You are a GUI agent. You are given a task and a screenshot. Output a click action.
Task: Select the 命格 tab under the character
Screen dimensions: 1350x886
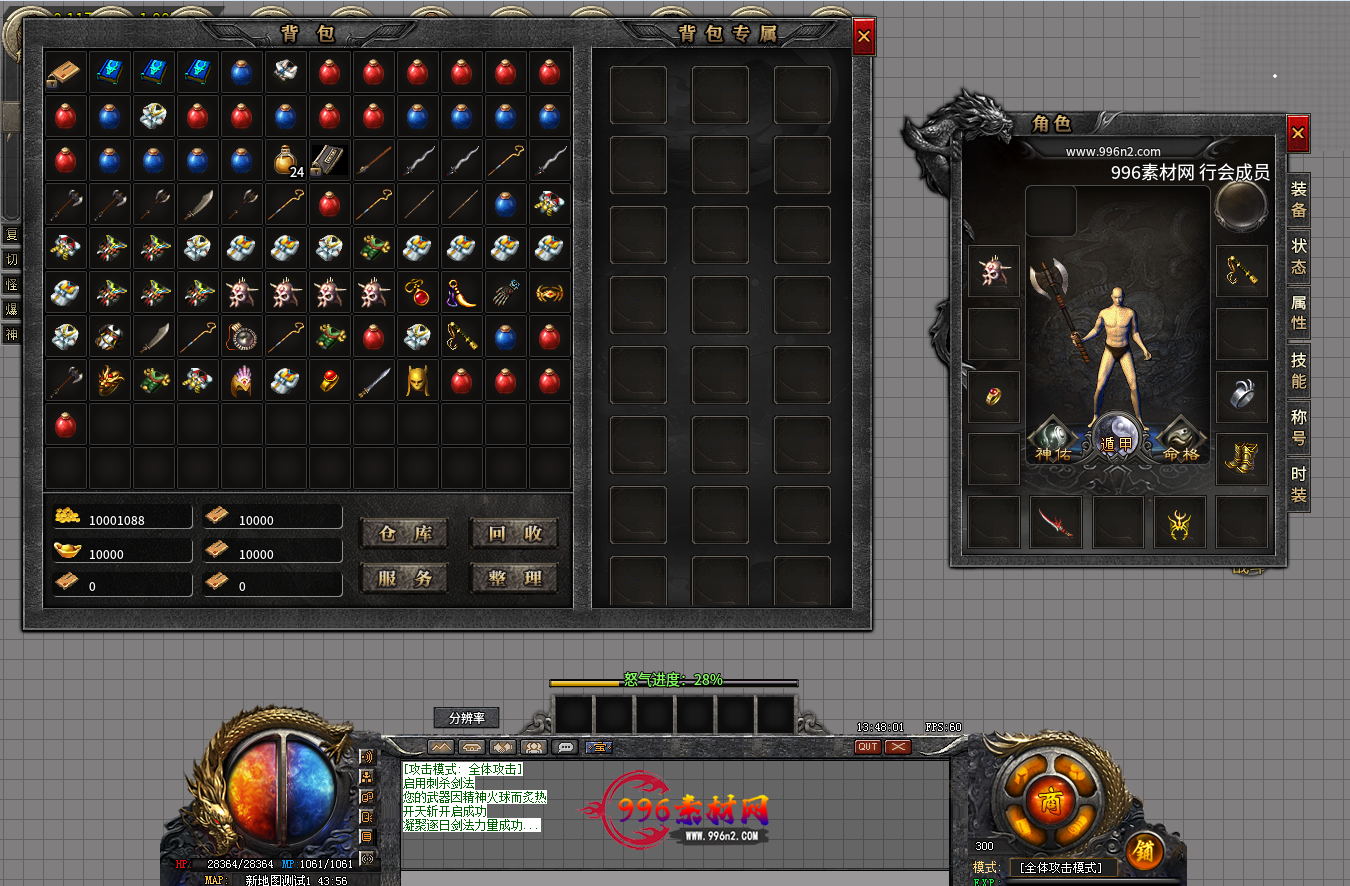pos(1181,440)
